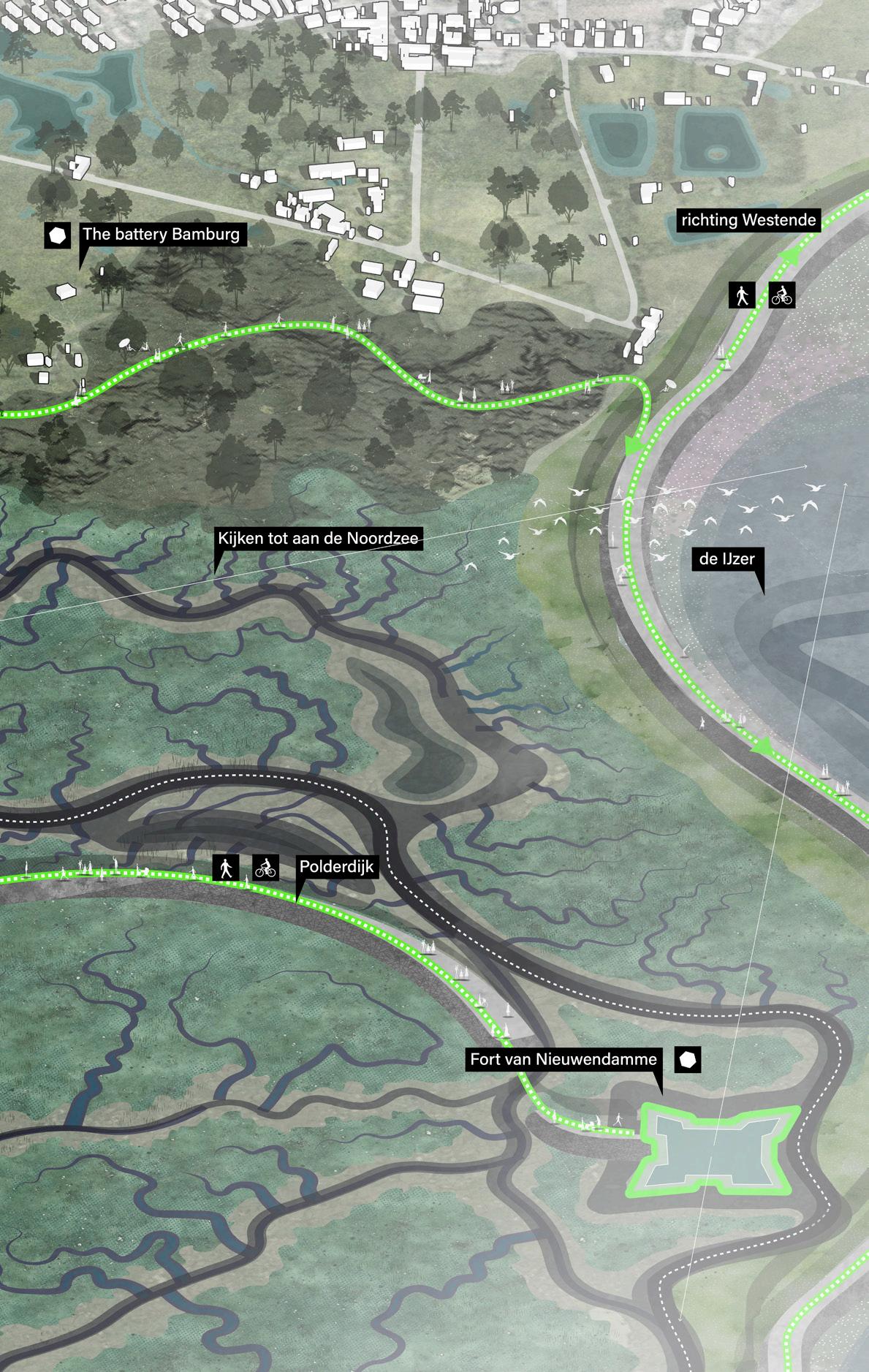Click the pedestrian icon next to Polderdijk
The image size is (869, 1372).
click(226, 868)
